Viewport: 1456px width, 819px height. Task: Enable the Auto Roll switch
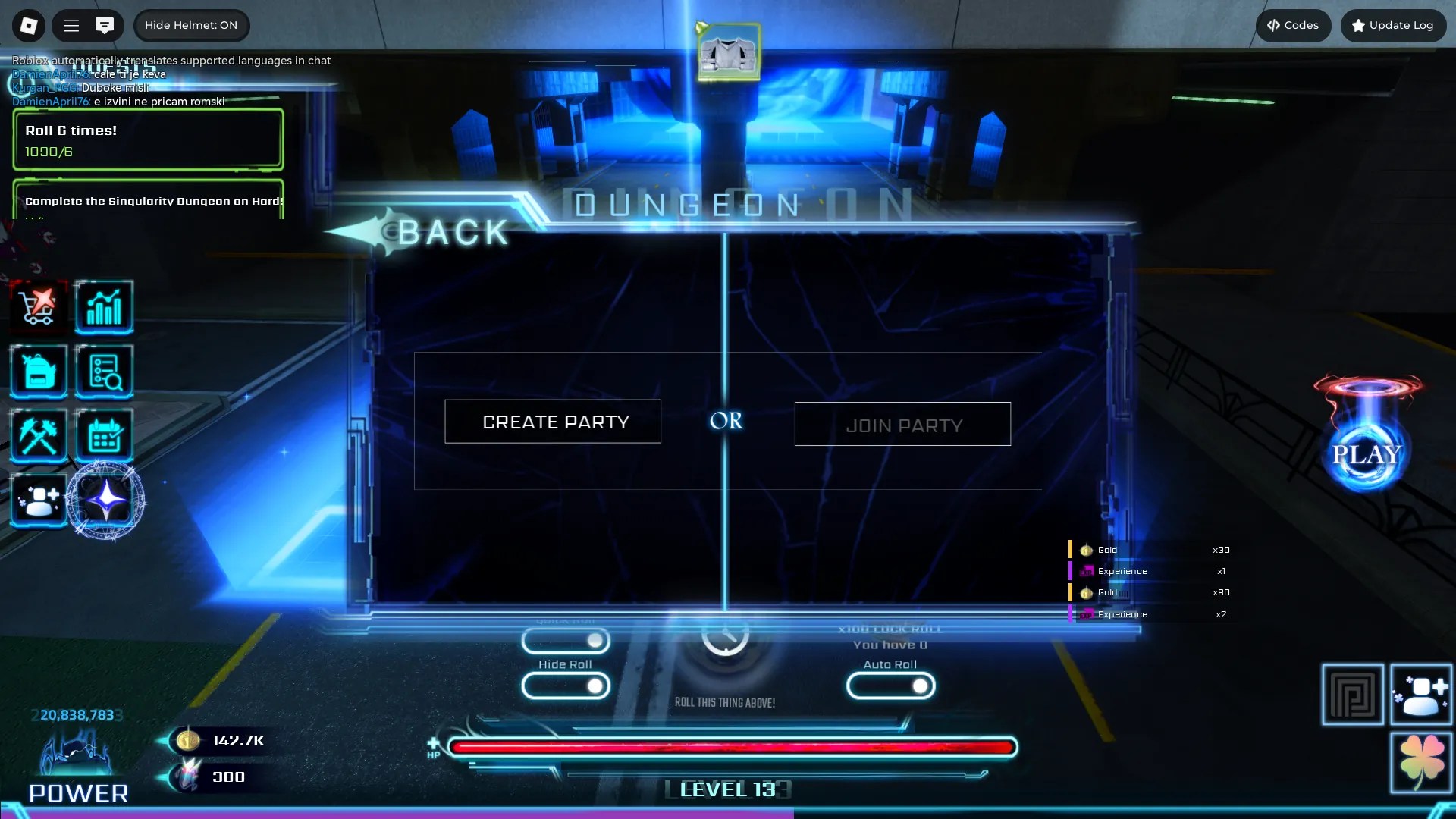point(891,686)
